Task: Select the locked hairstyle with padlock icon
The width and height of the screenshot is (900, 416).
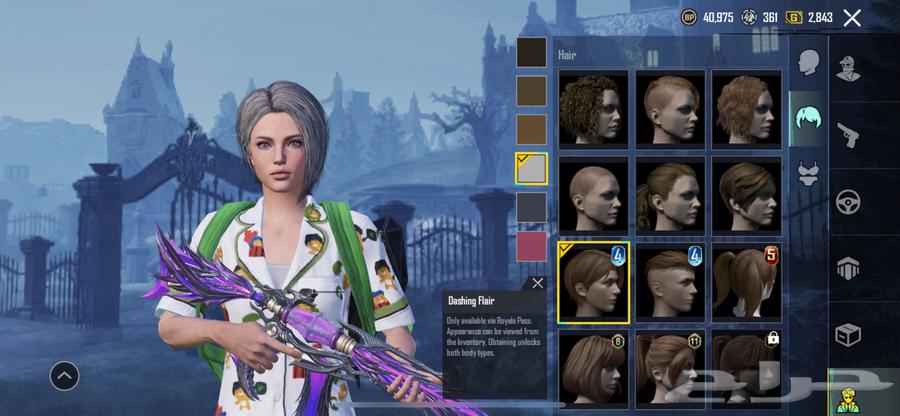Action: click(x=747, y=368)
